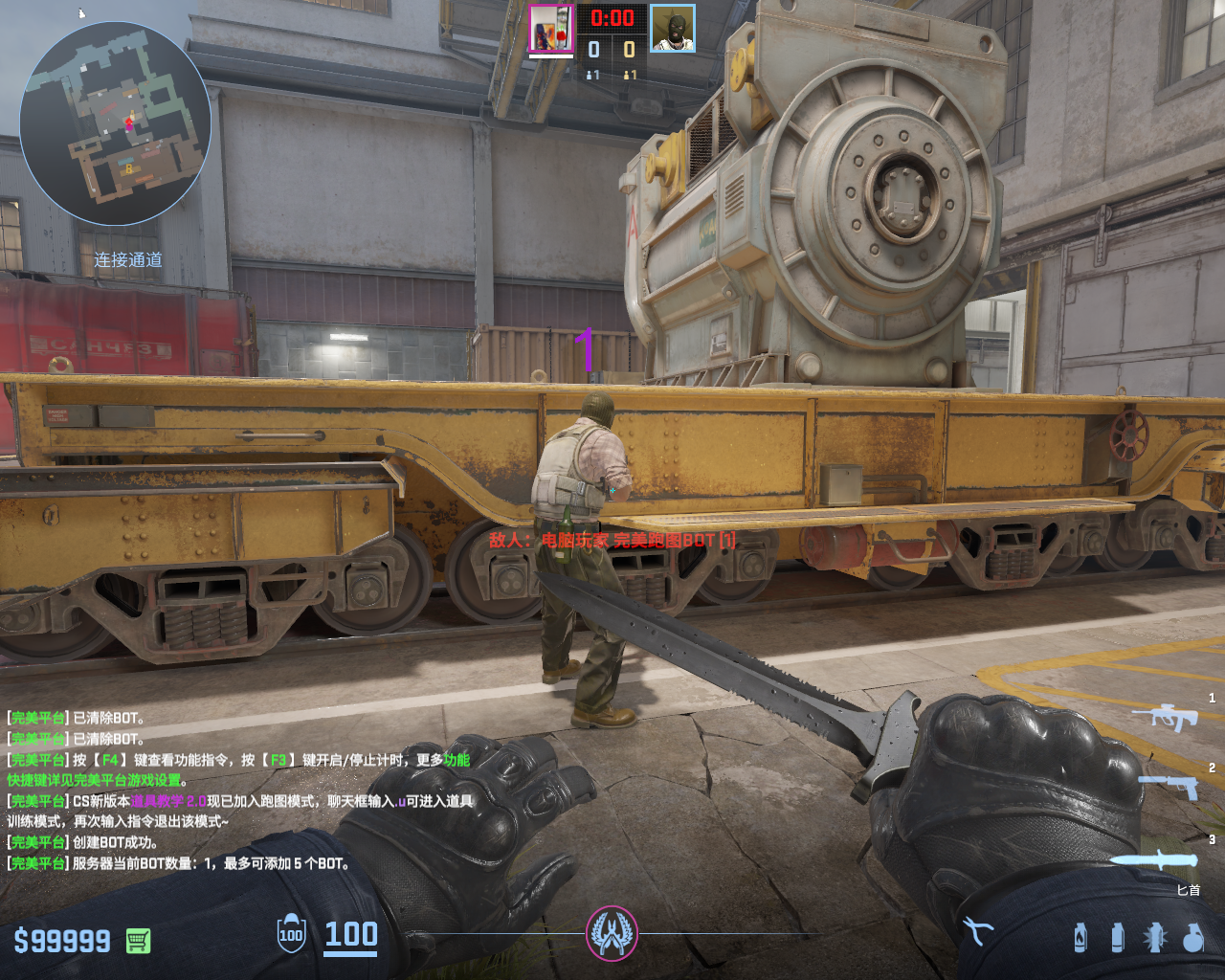Choose the smoke grenade icon

pyautogui.click(x=1117, y=937)
